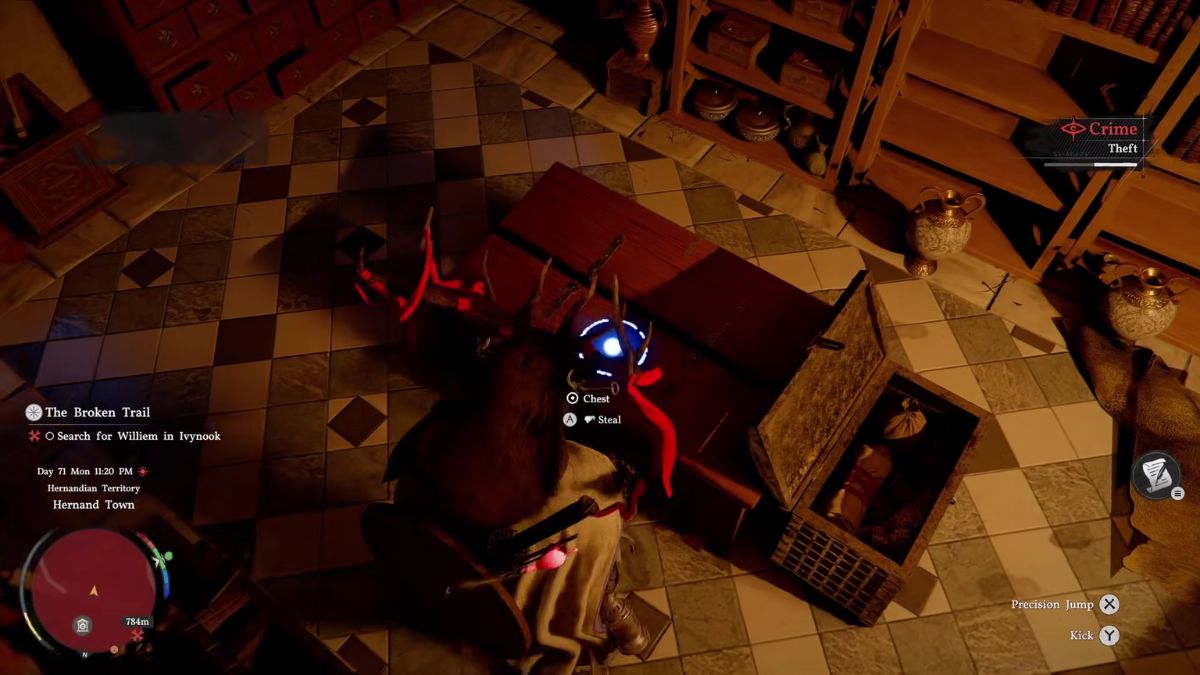Click the house marker on the minimap
Viewport: 1200px width, 675px height.
[83, 626]
